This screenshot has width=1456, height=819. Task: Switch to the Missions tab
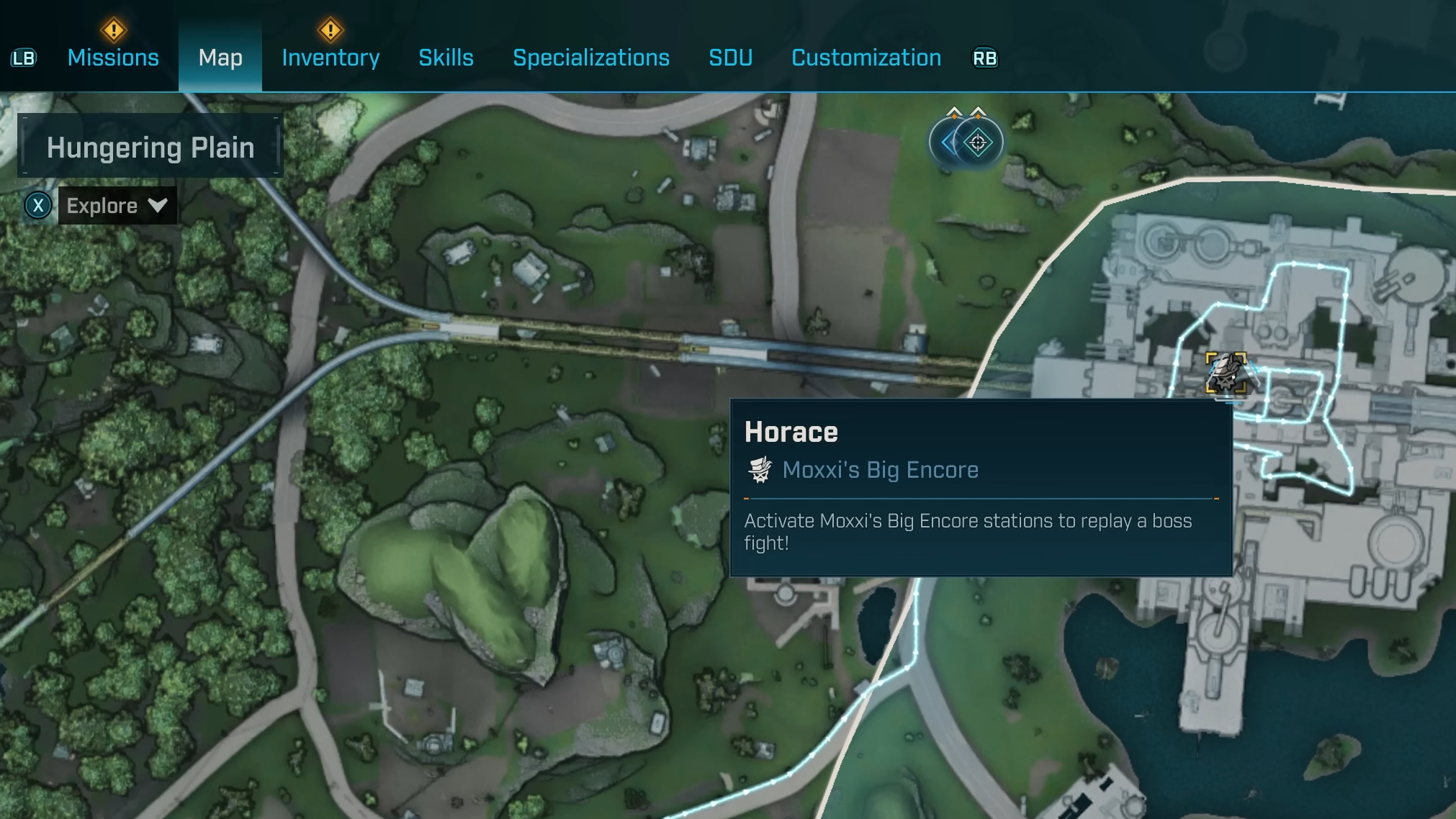[113, 58]
